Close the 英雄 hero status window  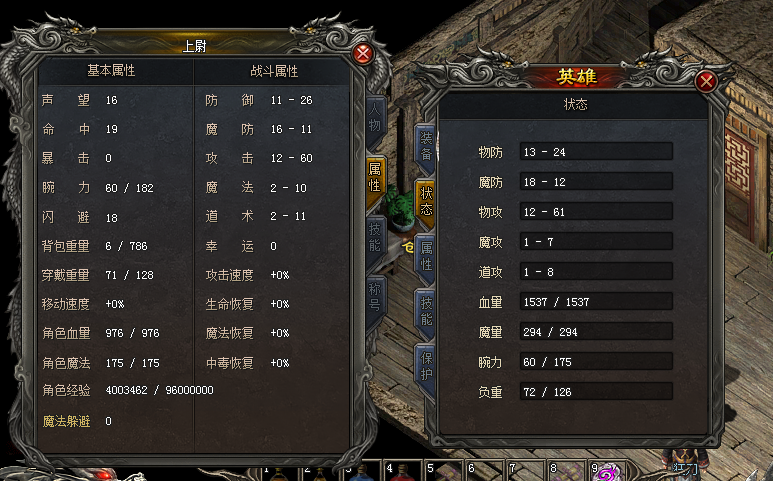[706, 82]
